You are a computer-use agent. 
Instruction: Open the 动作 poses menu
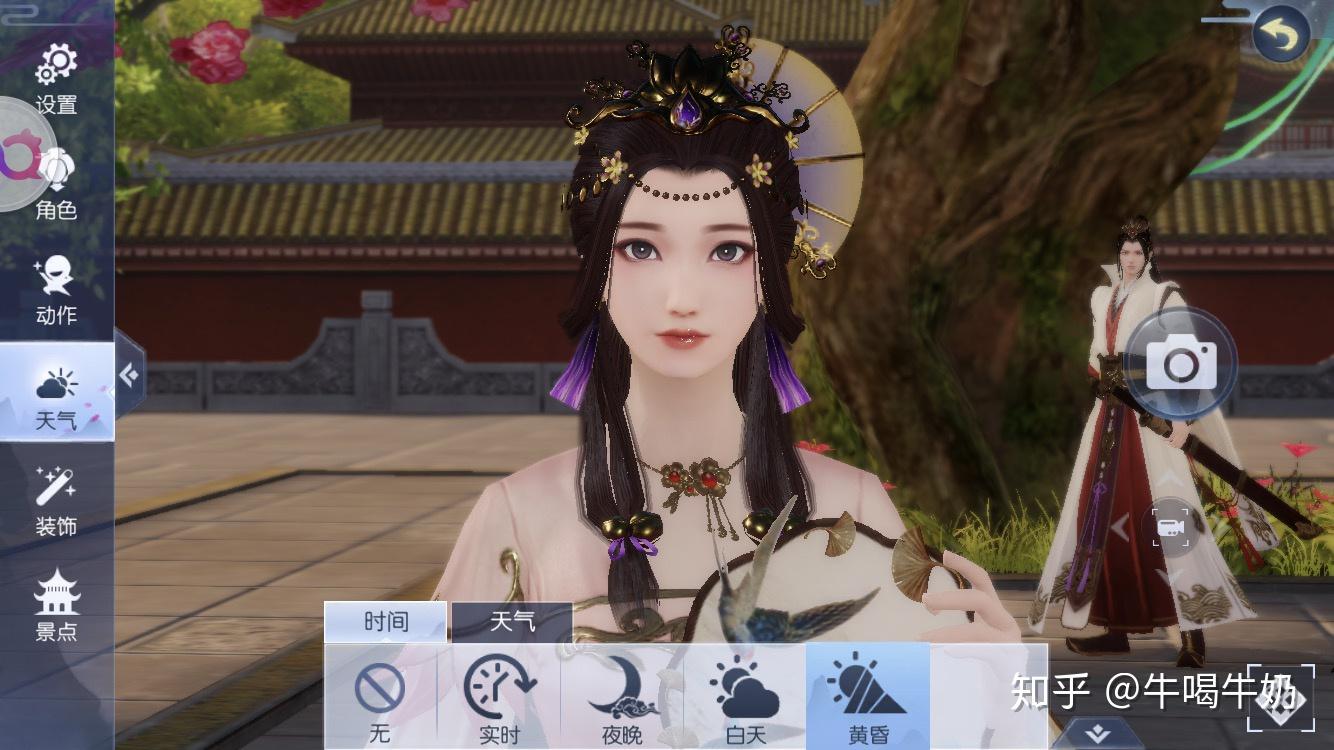(56, 289)
